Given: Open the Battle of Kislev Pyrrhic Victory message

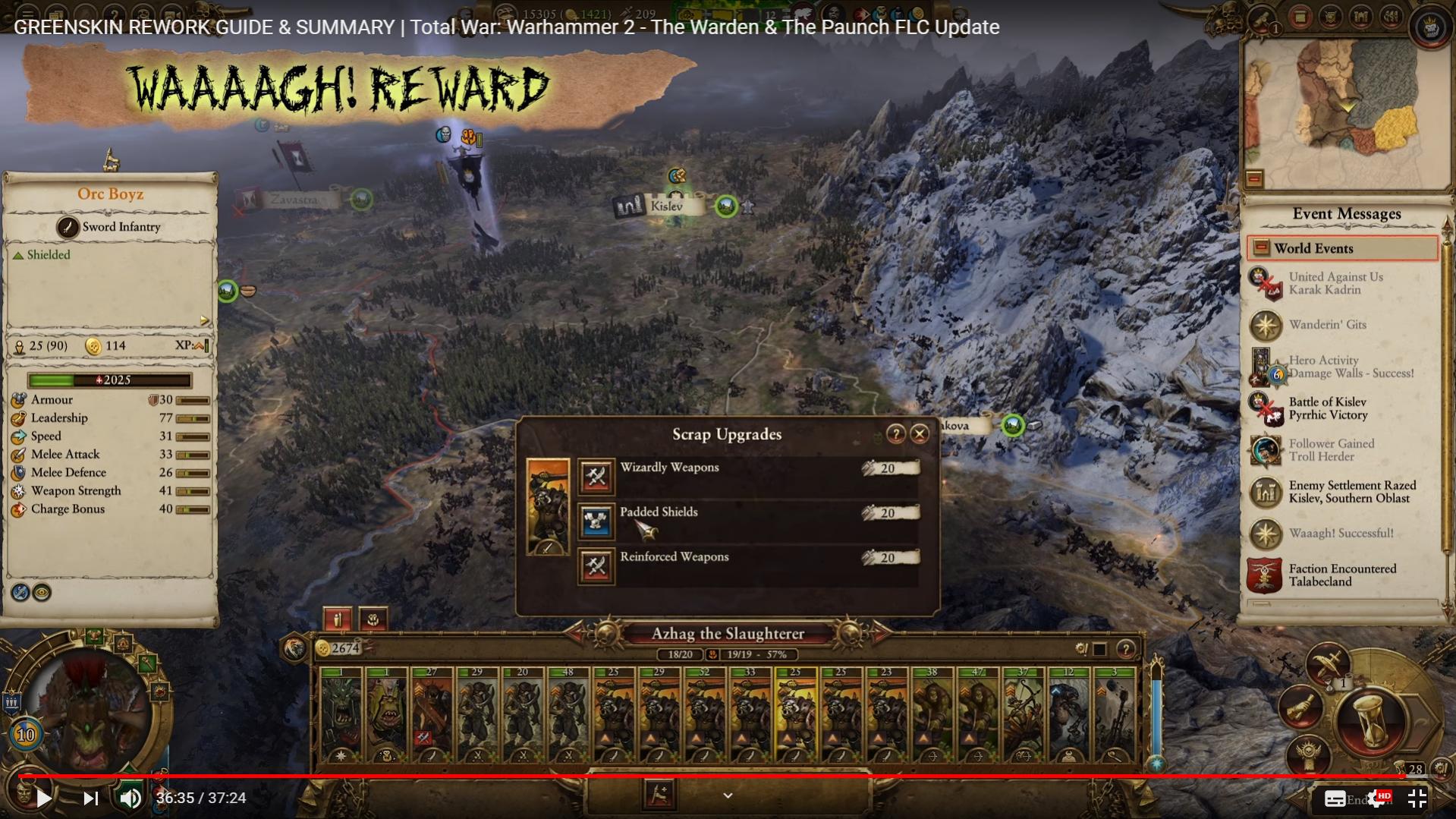Looking at the screenshot, I should click(1327, 408).
